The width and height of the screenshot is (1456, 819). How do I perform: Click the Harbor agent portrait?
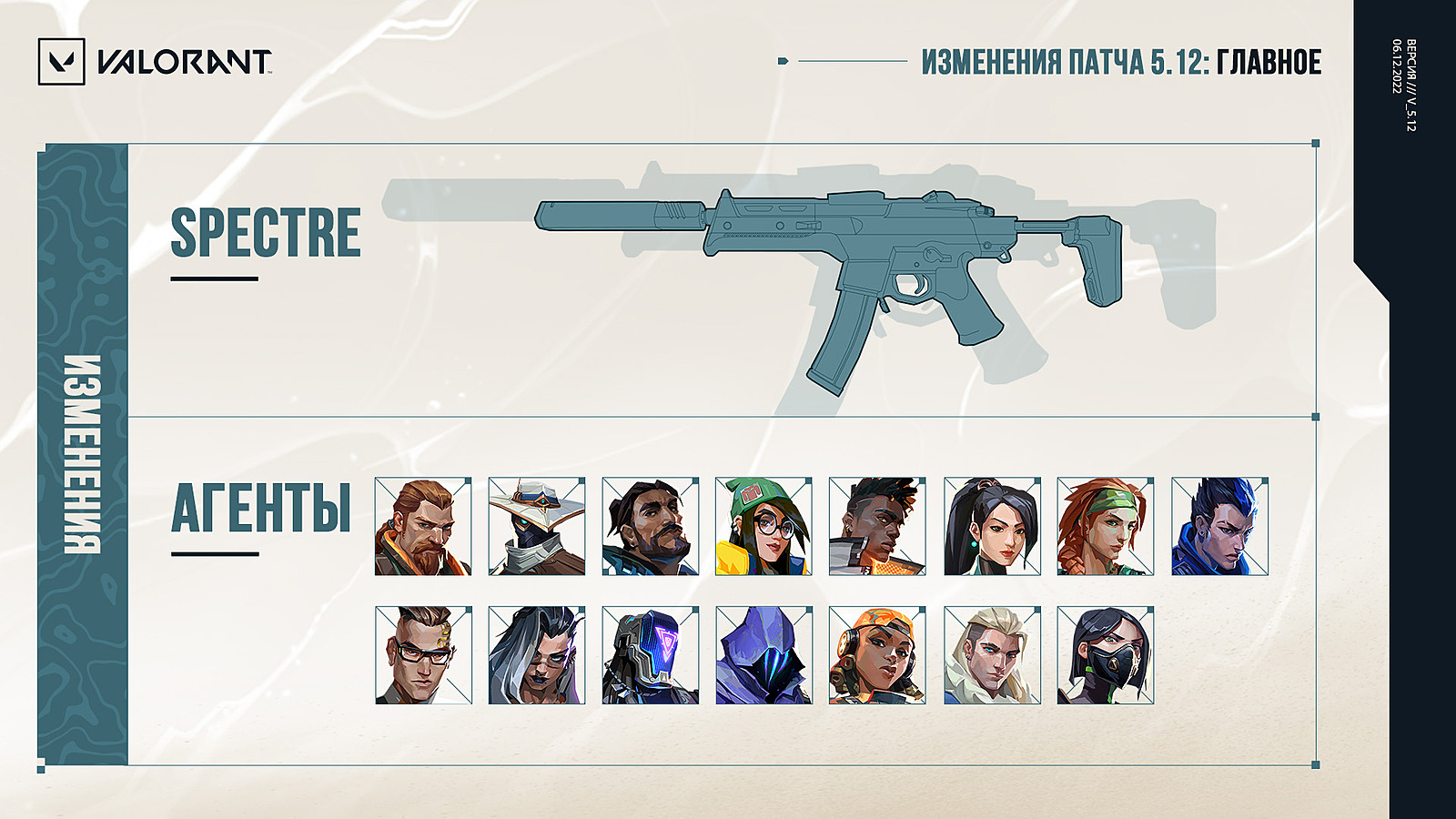[651, 526]
